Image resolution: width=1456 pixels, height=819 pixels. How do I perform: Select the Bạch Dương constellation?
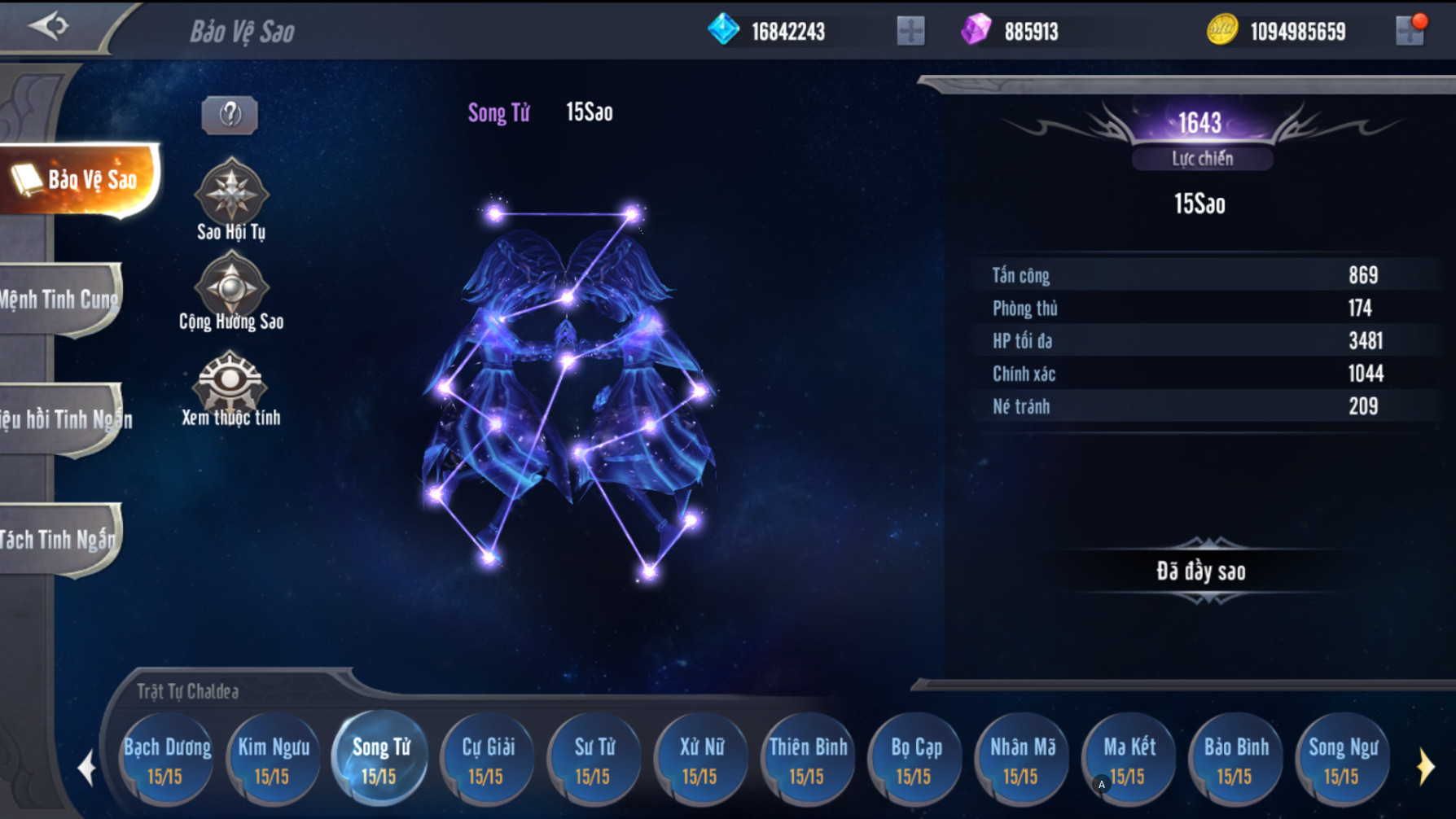pos(167,760)
